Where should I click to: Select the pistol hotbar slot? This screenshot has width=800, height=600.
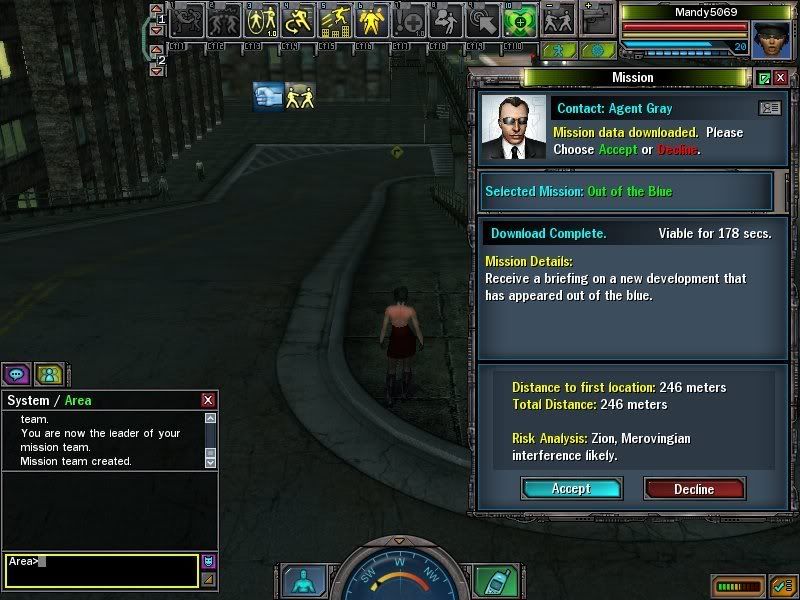click(597, 19)
